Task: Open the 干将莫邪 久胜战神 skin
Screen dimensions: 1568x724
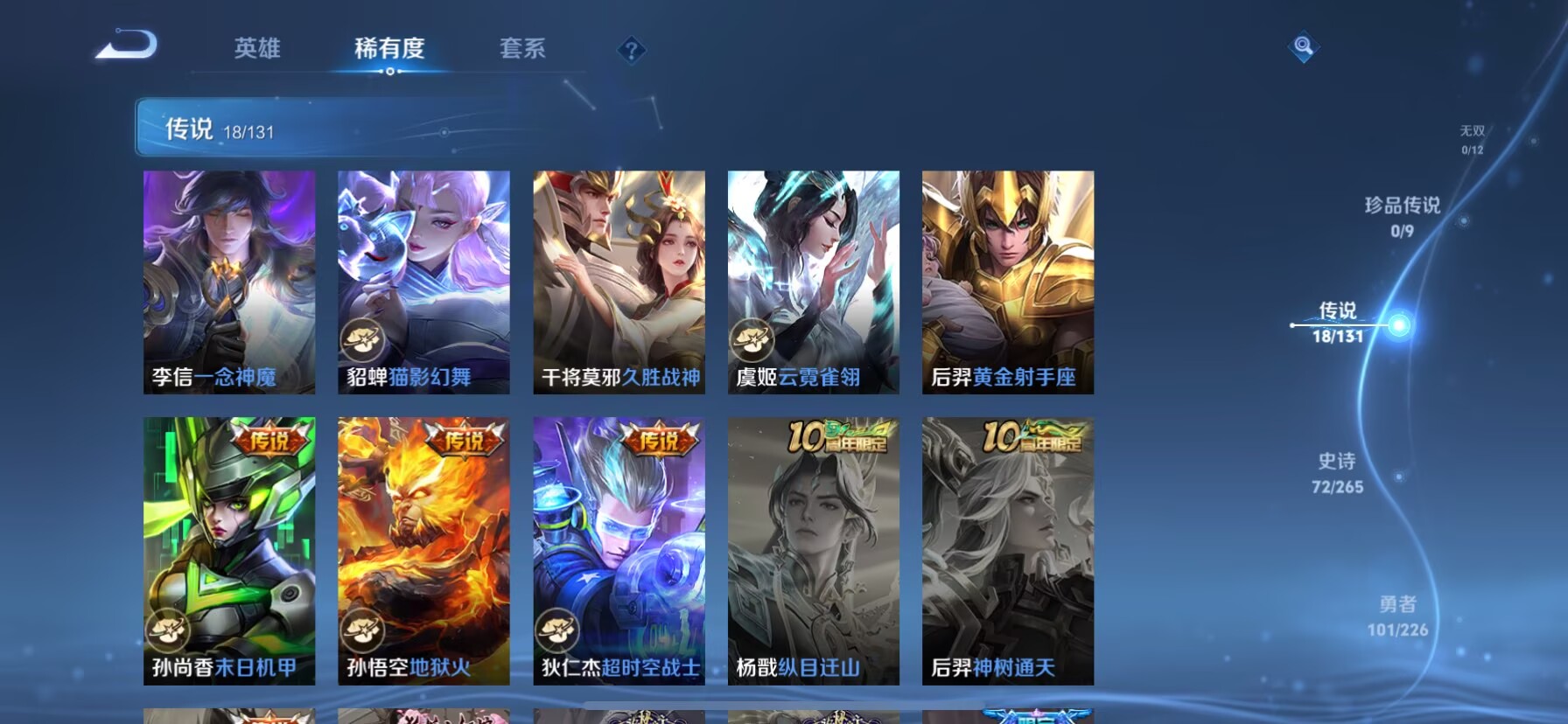Action: tap(619, 280)
